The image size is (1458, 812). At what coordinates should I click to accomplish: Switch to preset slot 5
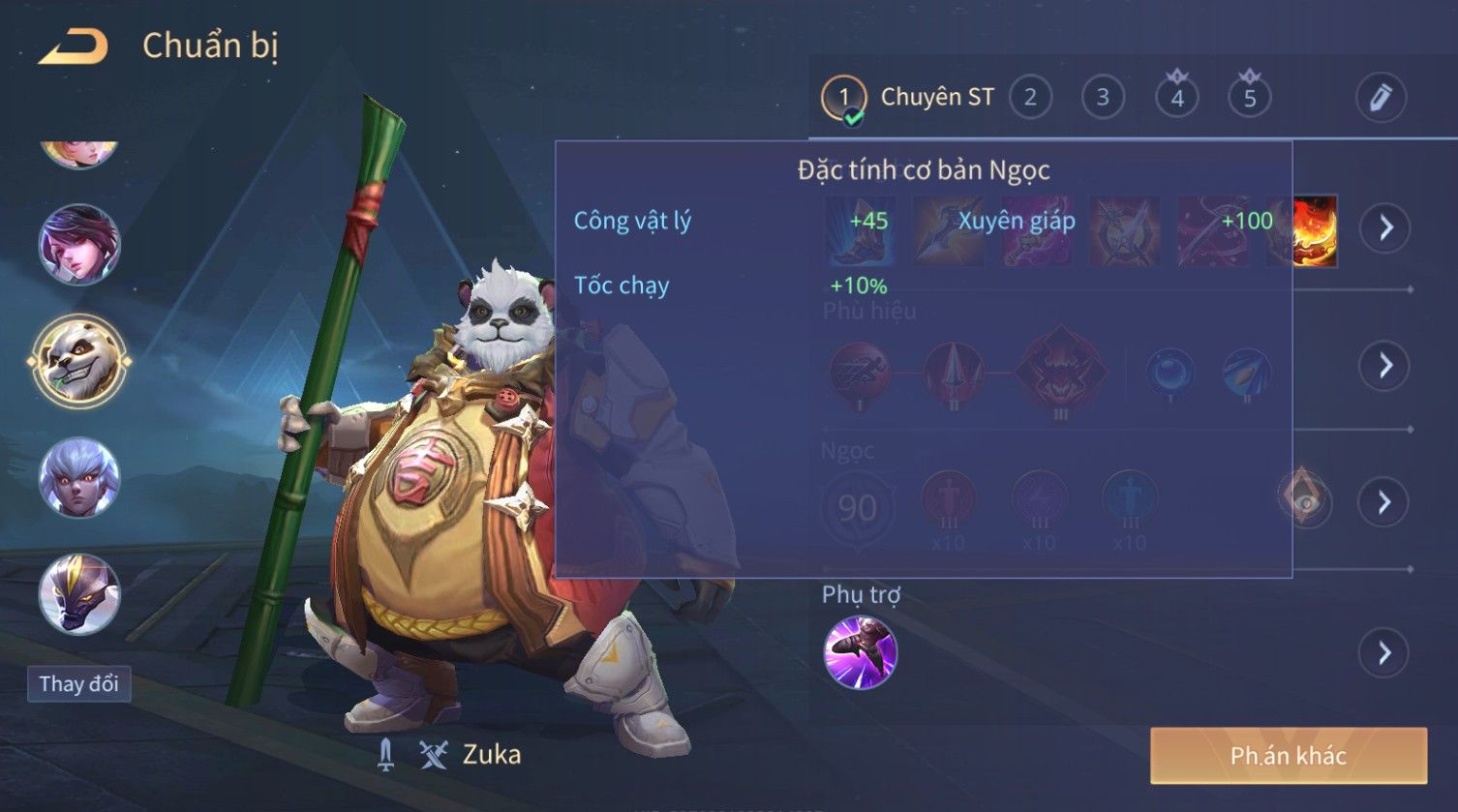click(x=1250, y=98)
